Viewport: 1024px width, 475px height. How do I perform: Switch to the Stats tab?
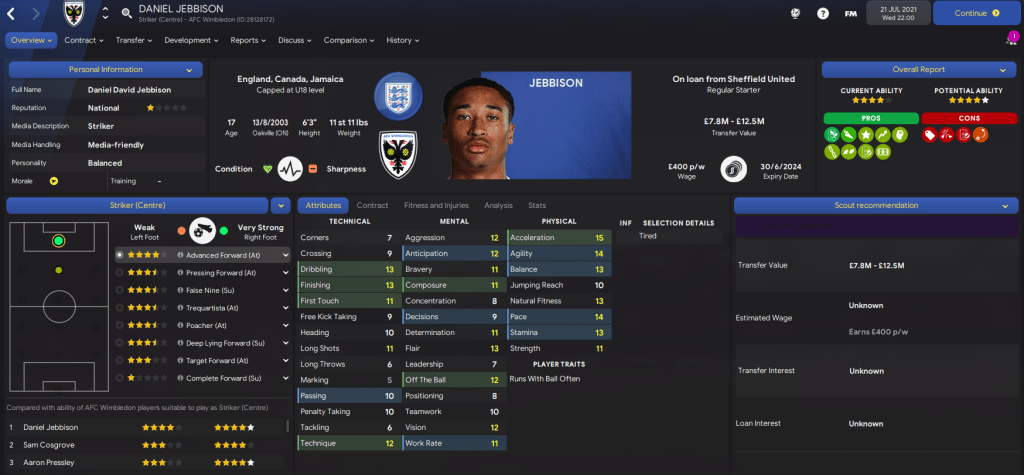[x=537, y=205]
